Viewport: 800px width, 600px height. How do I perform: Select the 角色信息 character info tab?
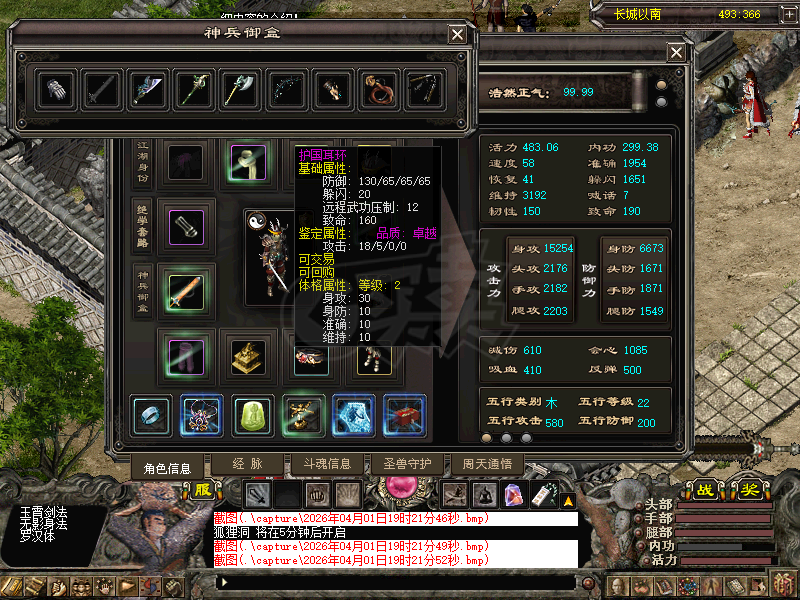[166, 466]
